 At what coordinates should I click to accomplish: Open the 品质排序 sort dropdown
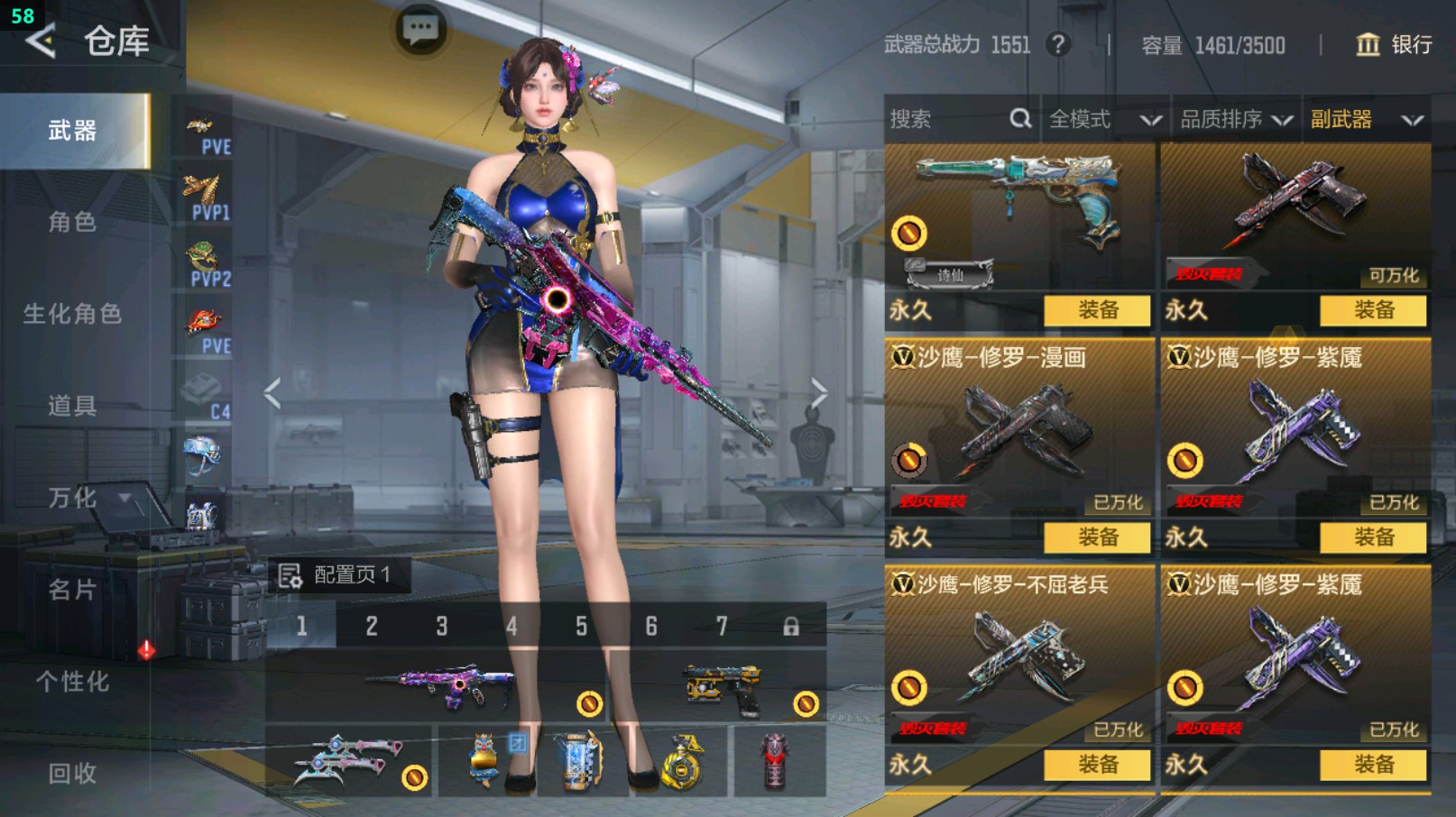1236,119
